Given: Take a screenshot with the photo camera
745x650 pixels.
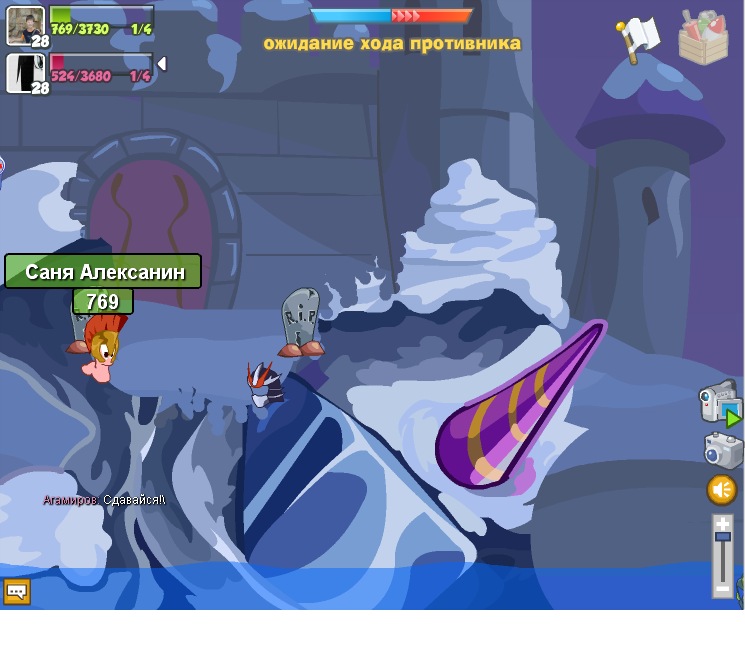Looking at the screenshot, I should pos(722,450).
